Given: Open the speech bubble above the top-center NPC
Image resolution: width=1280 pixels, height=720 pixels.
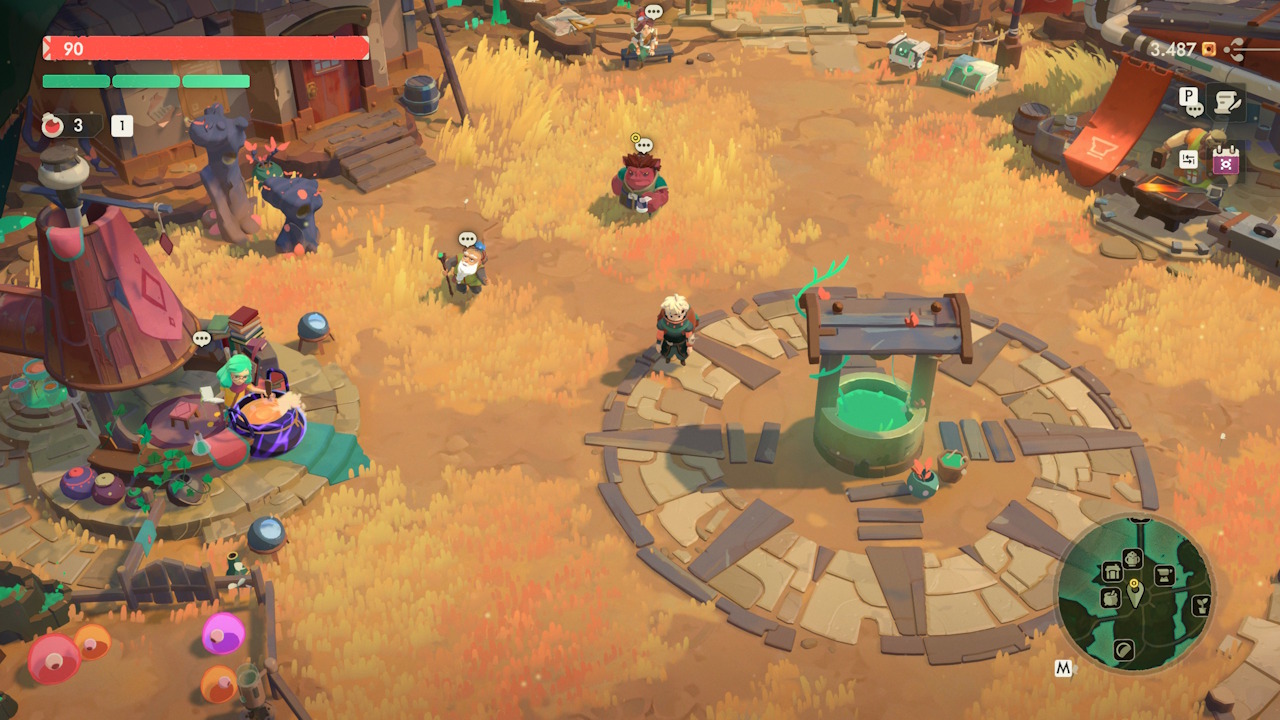Looking at the screenshot, I should pyautogui.click(x=653, y=13).
